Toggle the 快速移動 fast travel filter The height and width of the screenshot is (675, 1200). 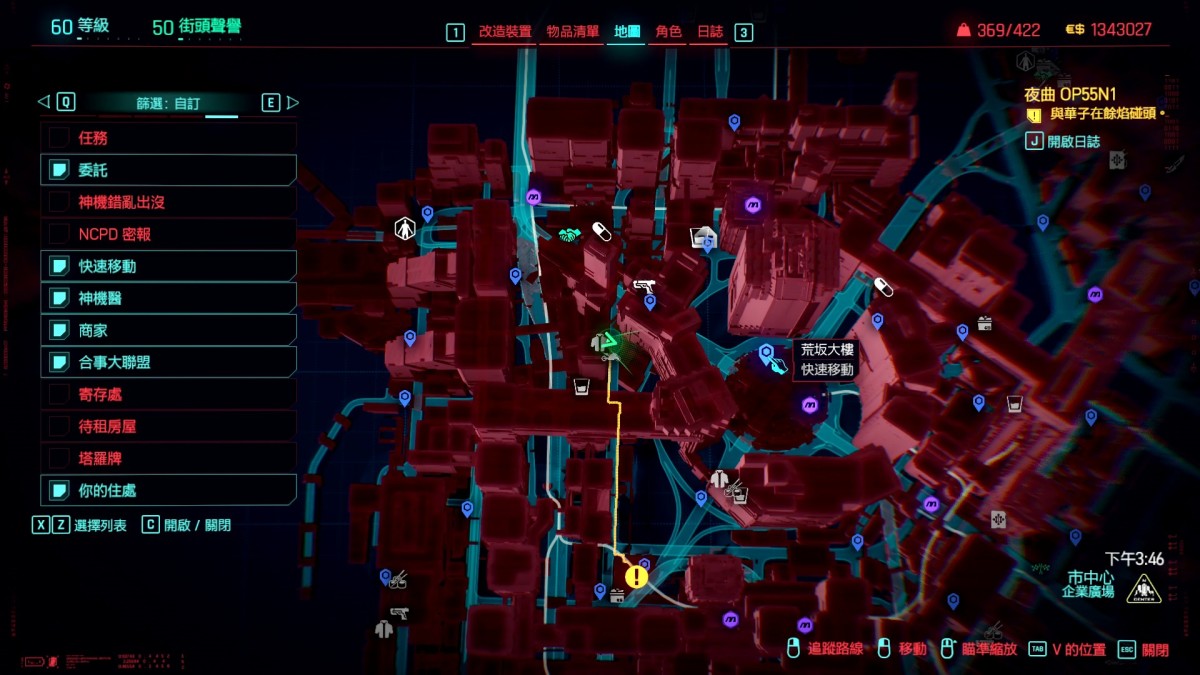59,266
